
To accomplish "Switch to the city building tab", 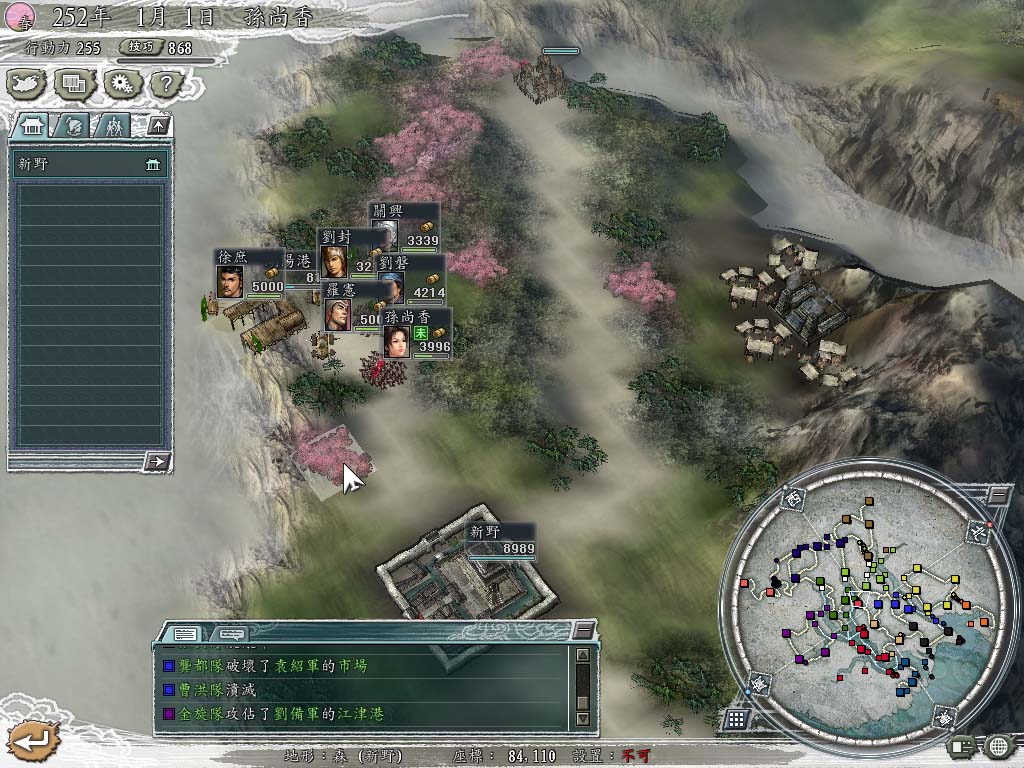I will 32,125.
